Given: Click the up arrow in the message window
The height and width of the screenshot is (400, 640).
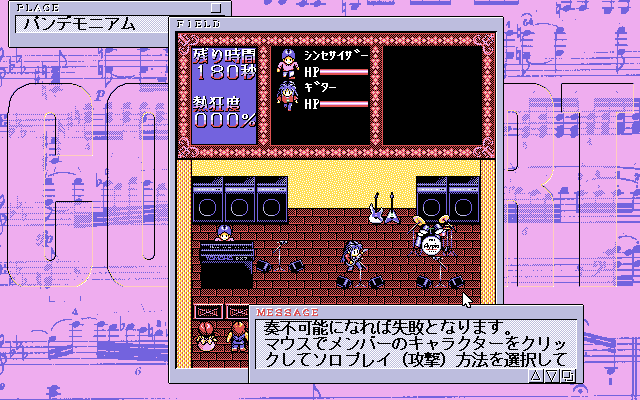Looking at the screenshot, I should coord(534,376).
